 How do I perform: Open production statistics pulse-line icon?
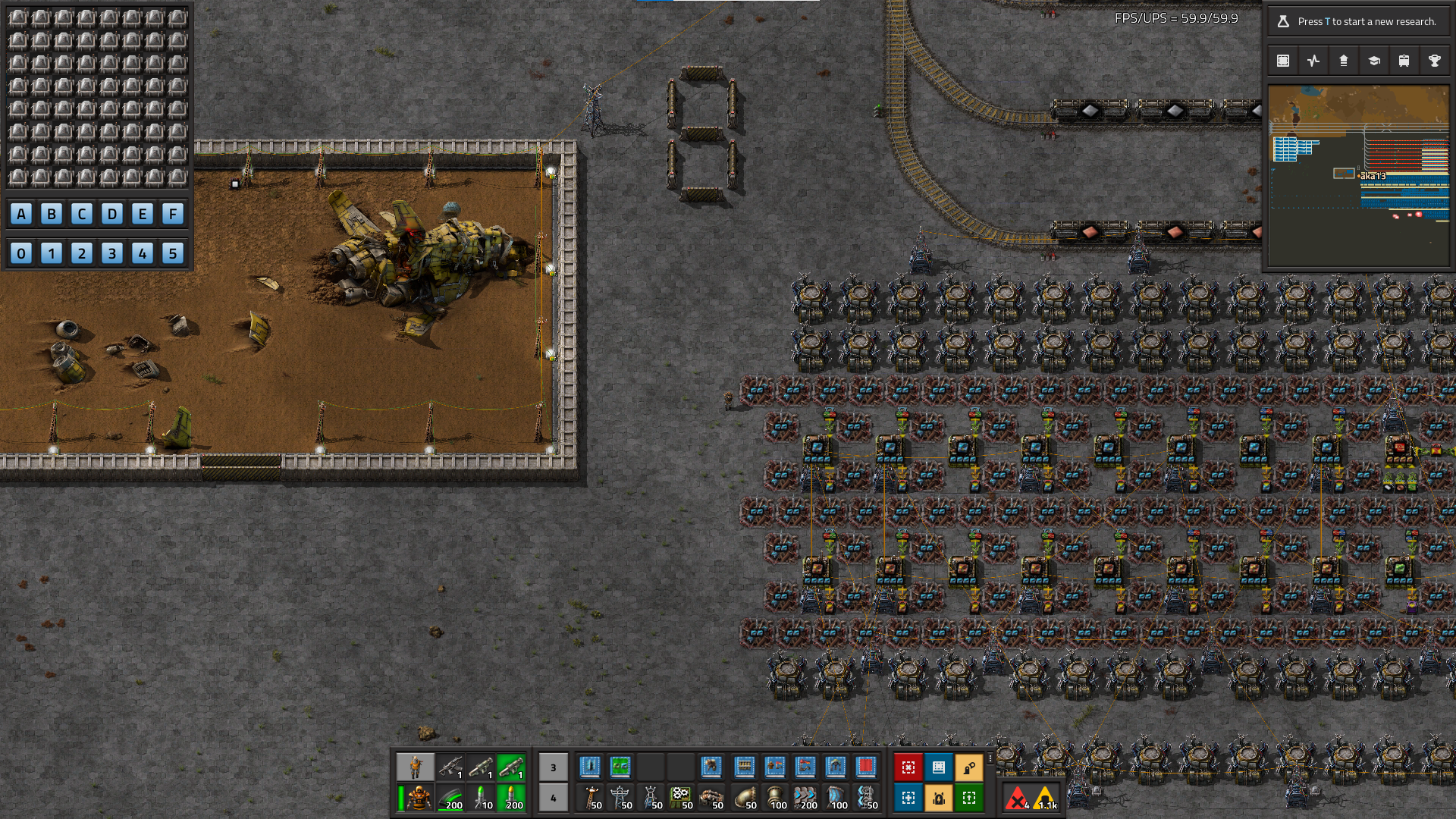pyautogui.click(x=1313, y=61)
